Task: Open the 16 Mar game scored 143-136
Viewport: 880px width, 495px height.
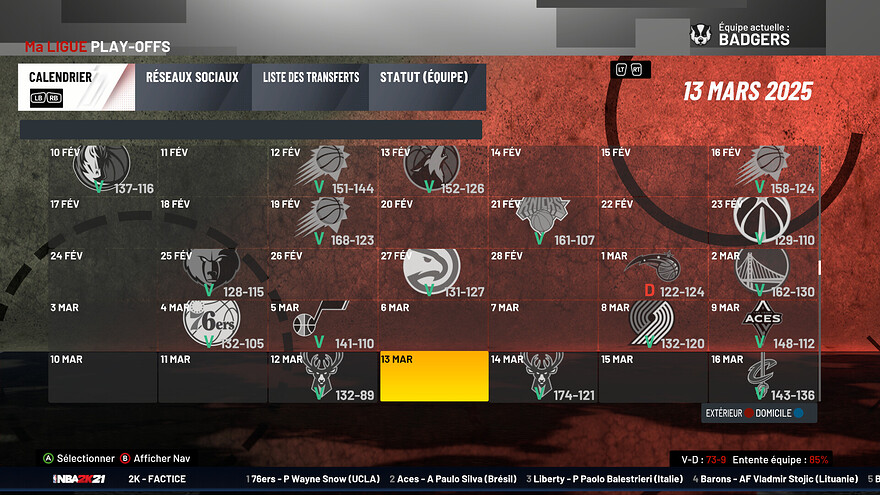Action: click(x=764, y=376)
